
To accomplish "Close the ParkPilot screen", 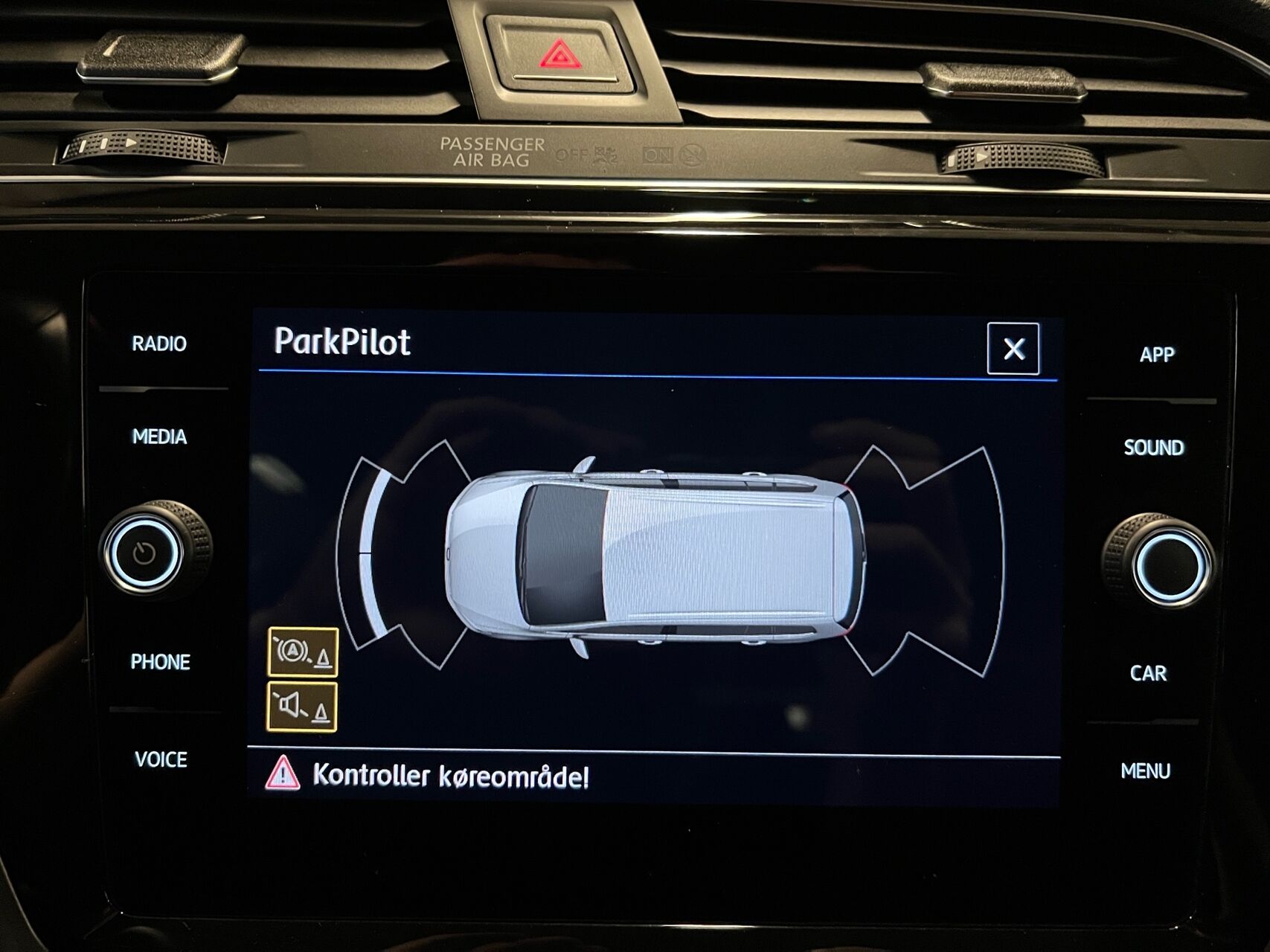I will 1013,349.
